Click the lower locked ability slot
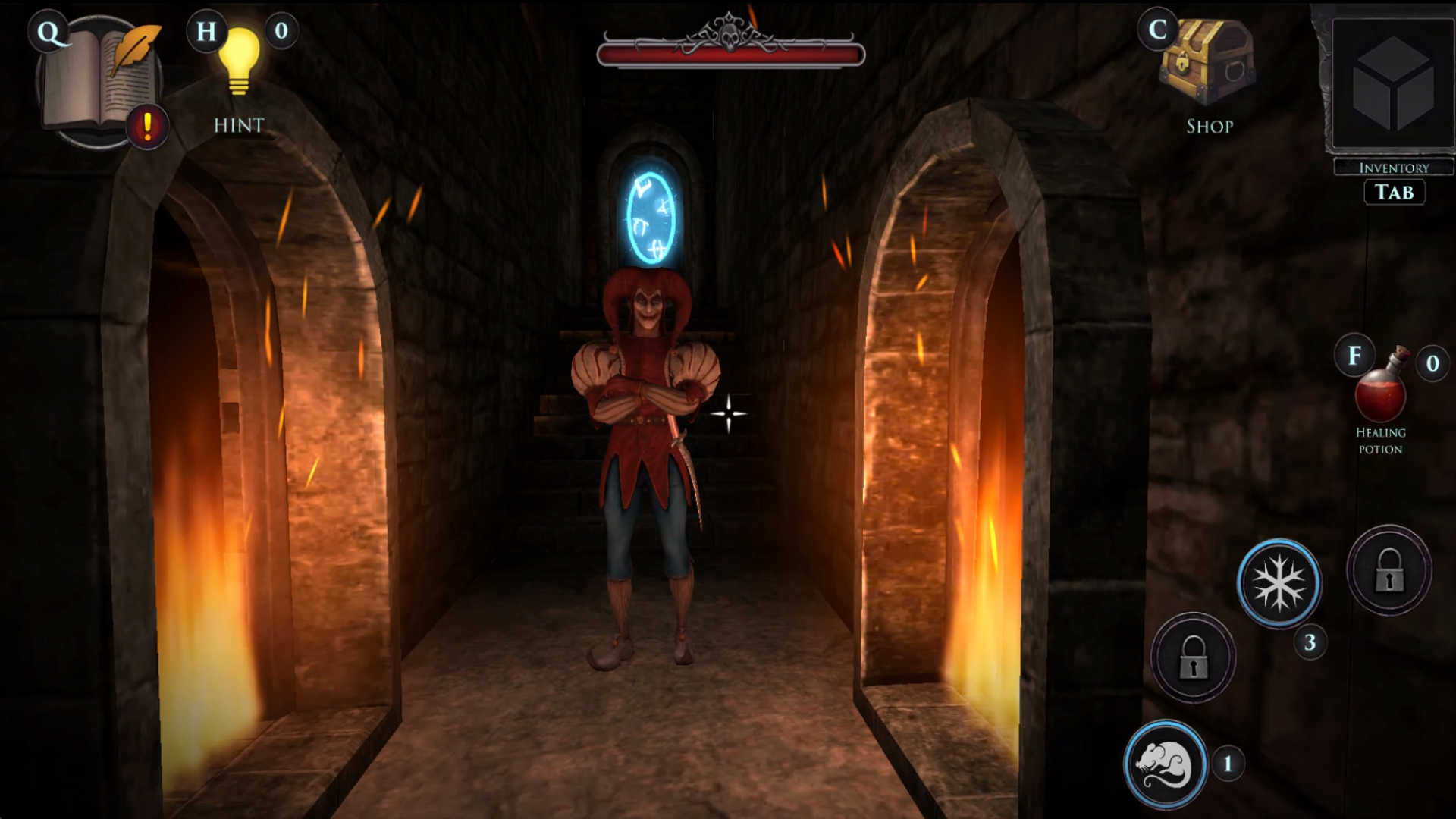Image resolution: width=1456 pixels, height=819 pixels. pyautogui.click(x=1193, y=657)
